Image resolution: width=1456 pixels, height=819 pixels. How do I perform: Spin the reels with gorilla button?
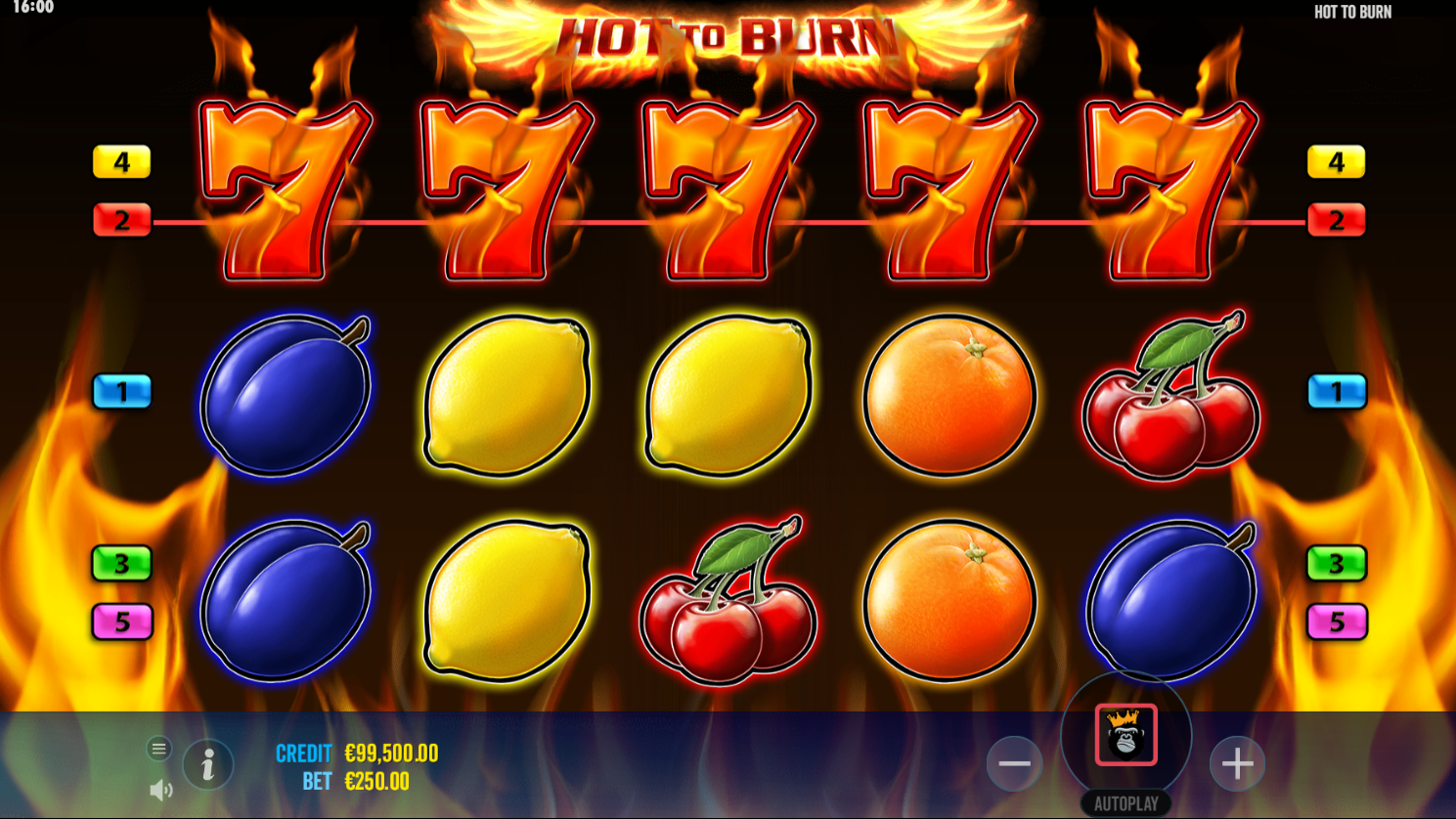click(1125, 734)
